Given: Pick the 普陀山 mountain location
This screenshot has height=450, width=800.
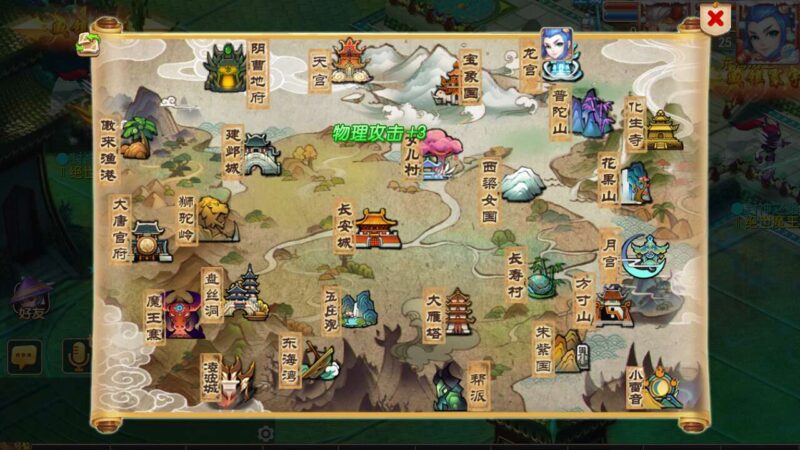Looking at the screenshot, I should coord(592,113).
